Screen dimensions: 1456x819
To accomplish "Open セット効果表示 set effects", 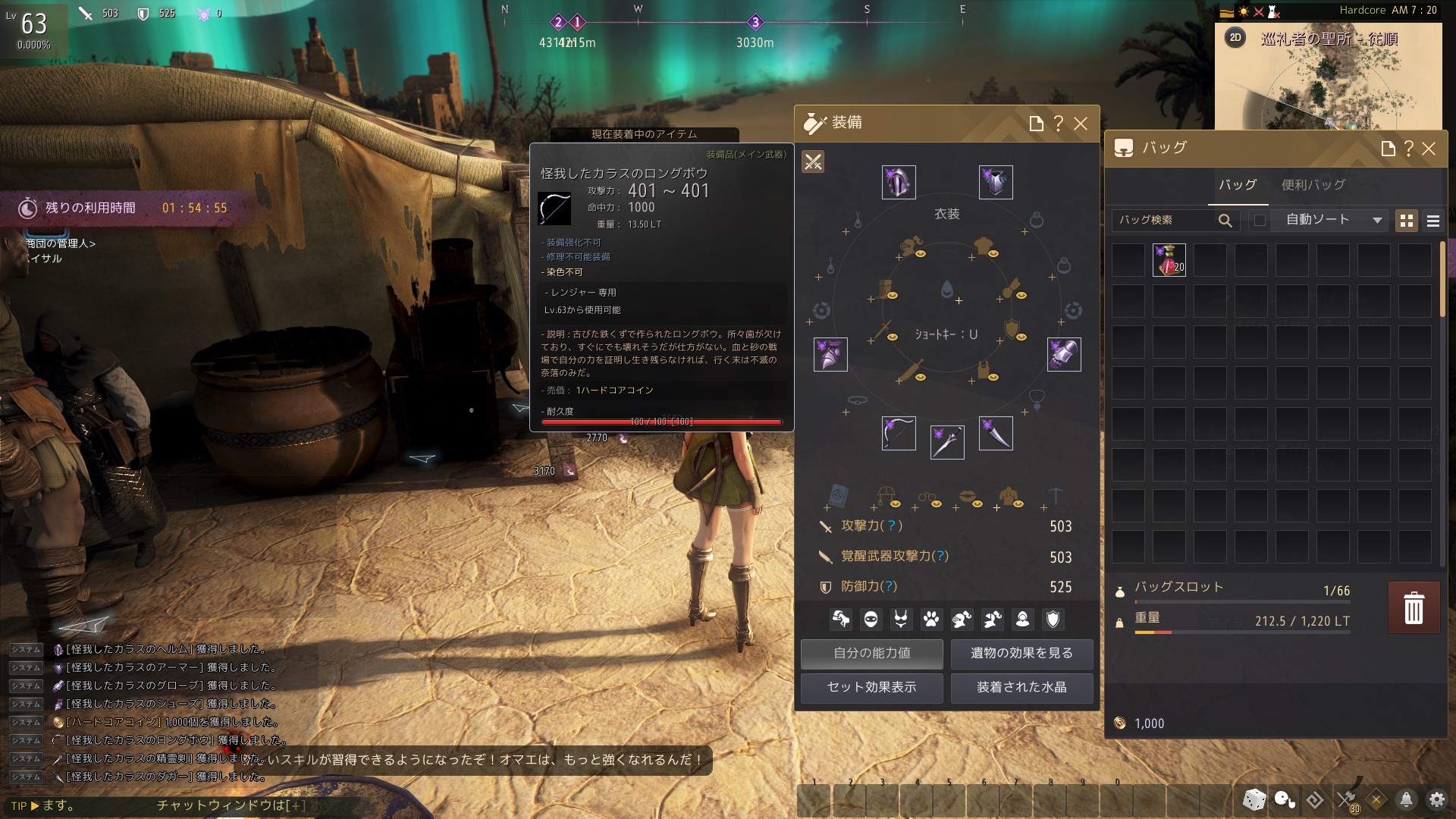I will pos(872,688).
